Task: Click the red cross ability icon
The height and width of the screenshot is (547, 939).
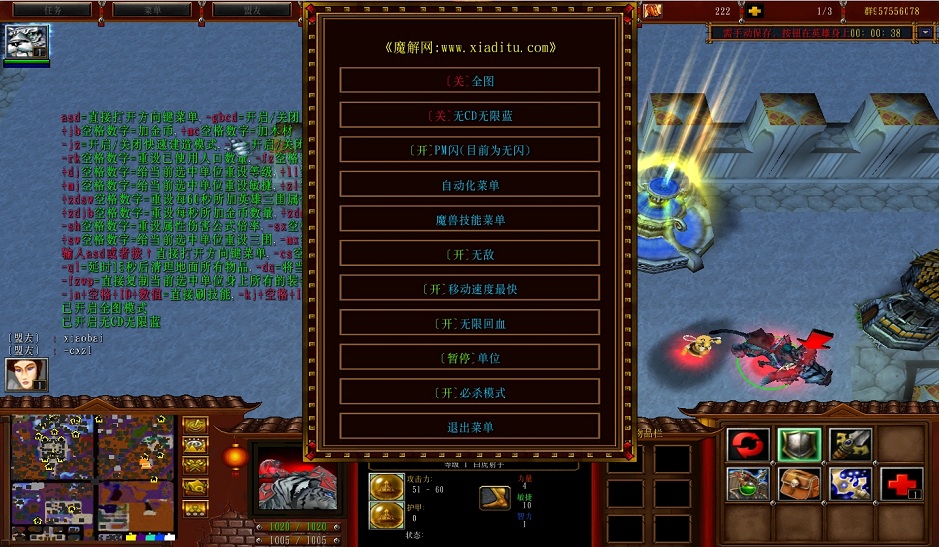Action: [901, 485]
